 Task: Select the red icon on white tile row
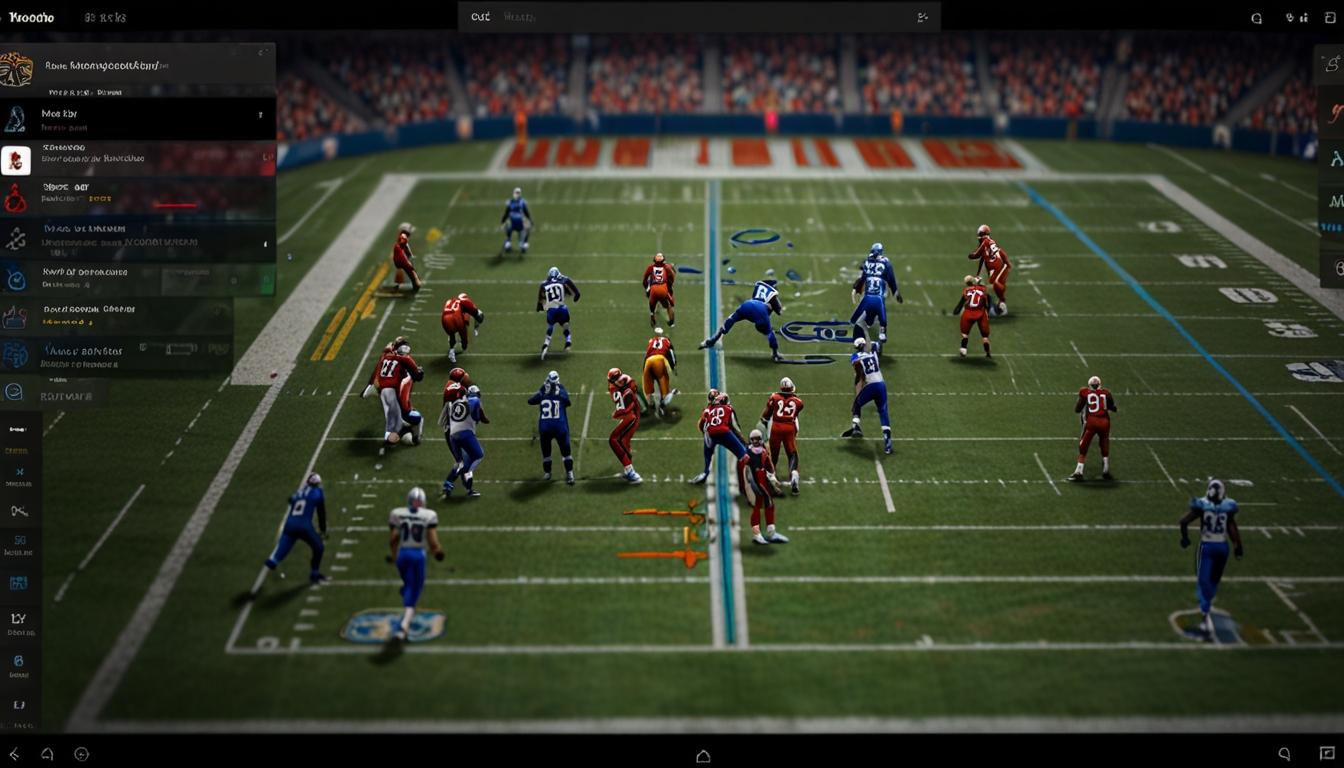[138, 159]
